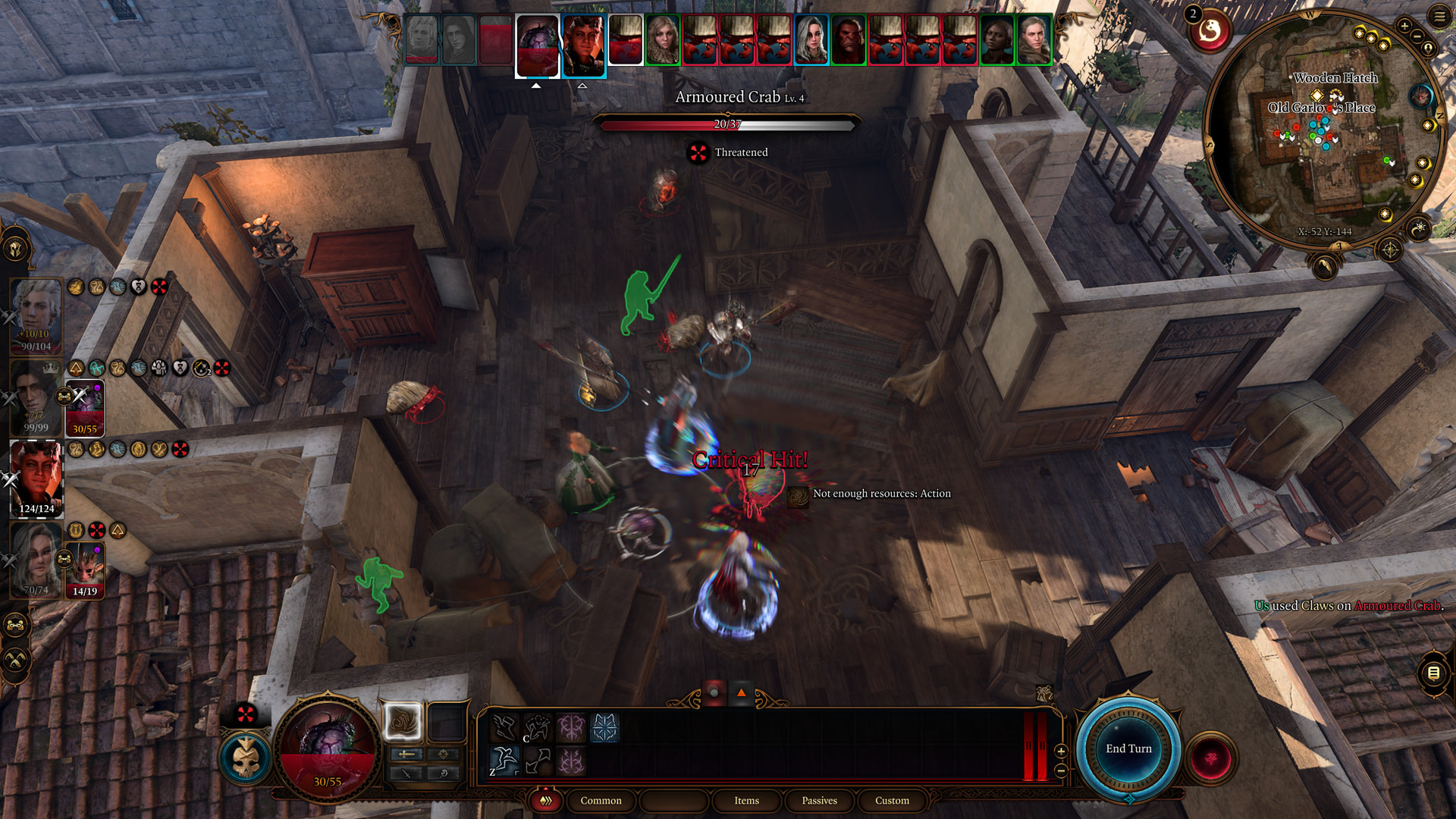
Task: Activate the Jump ability on the hotbar
Action: point(504,760)
